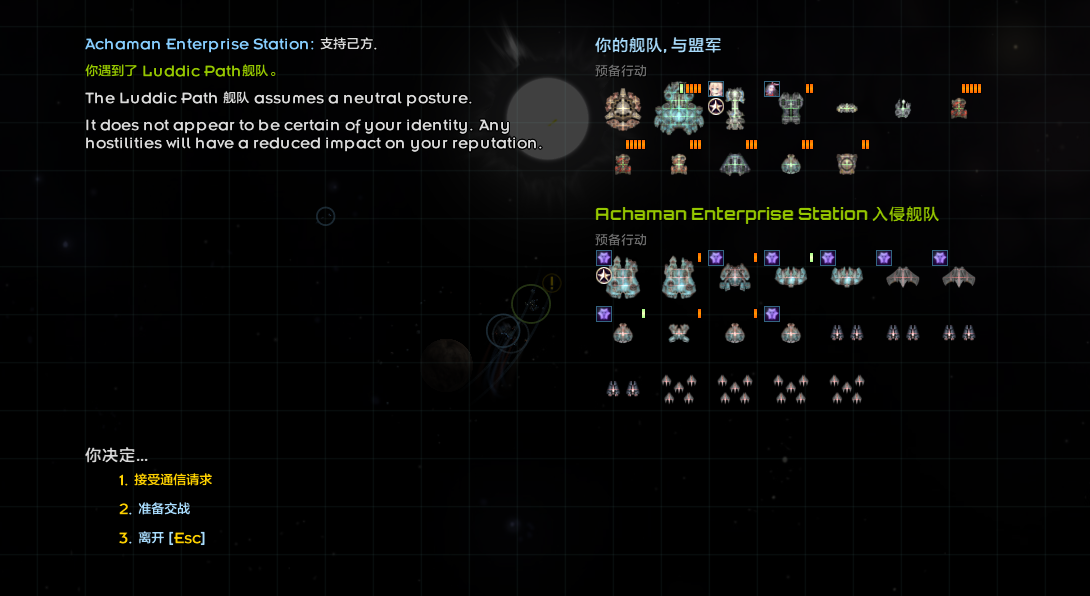Pick the 离开 option to leave
This screenshot has width=1090, height=596.
(170, 538)
